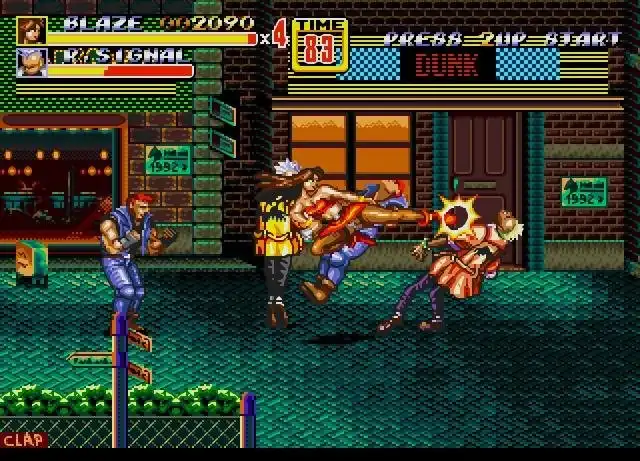Image resolution: width=640 pixels, height=461 pixels.
Task: Select the R. Signal enemy portrait
Action: coord(31,64)
